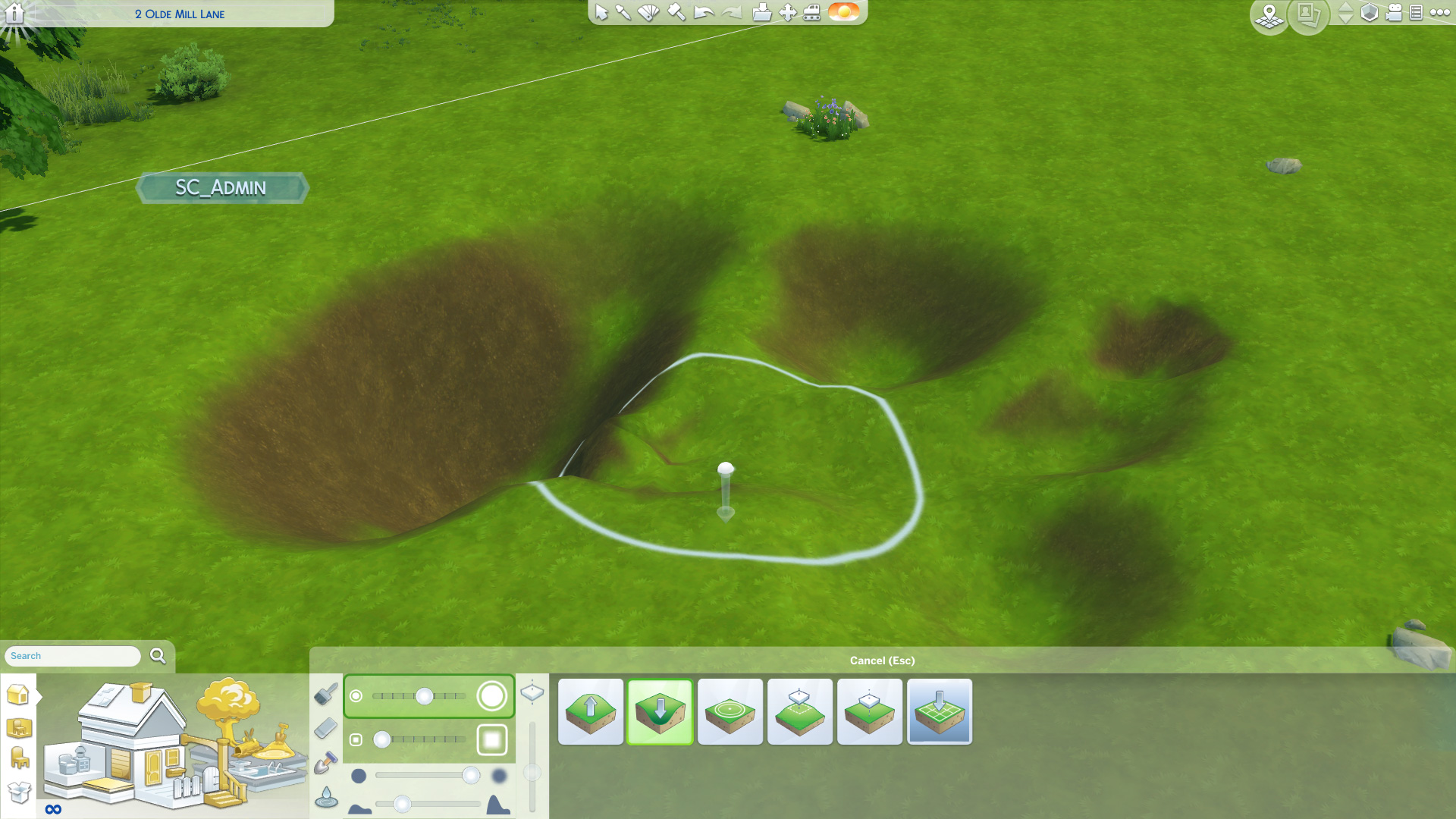Click the catalog Search field

pyautogui.click(x=73, y=656)
